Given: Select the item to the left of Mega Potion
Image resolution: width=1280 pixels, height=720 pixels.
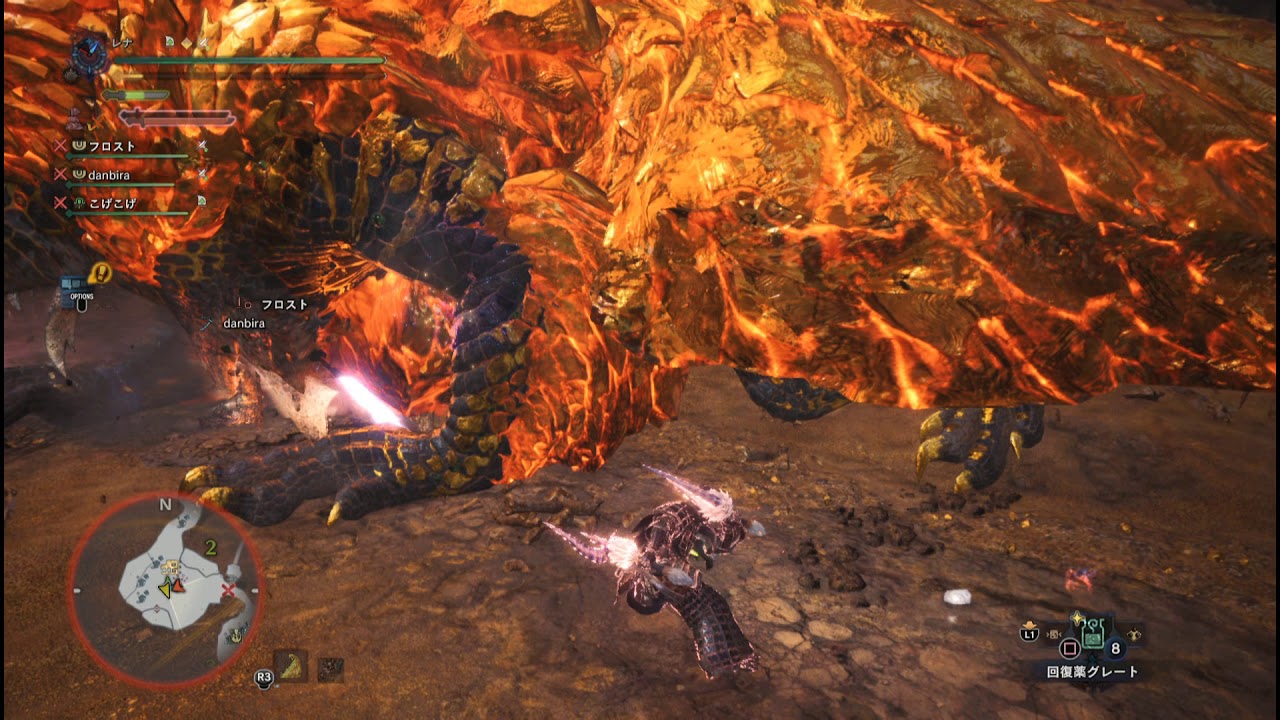Looking at the screenshot, I should [x=1053, y=634].
